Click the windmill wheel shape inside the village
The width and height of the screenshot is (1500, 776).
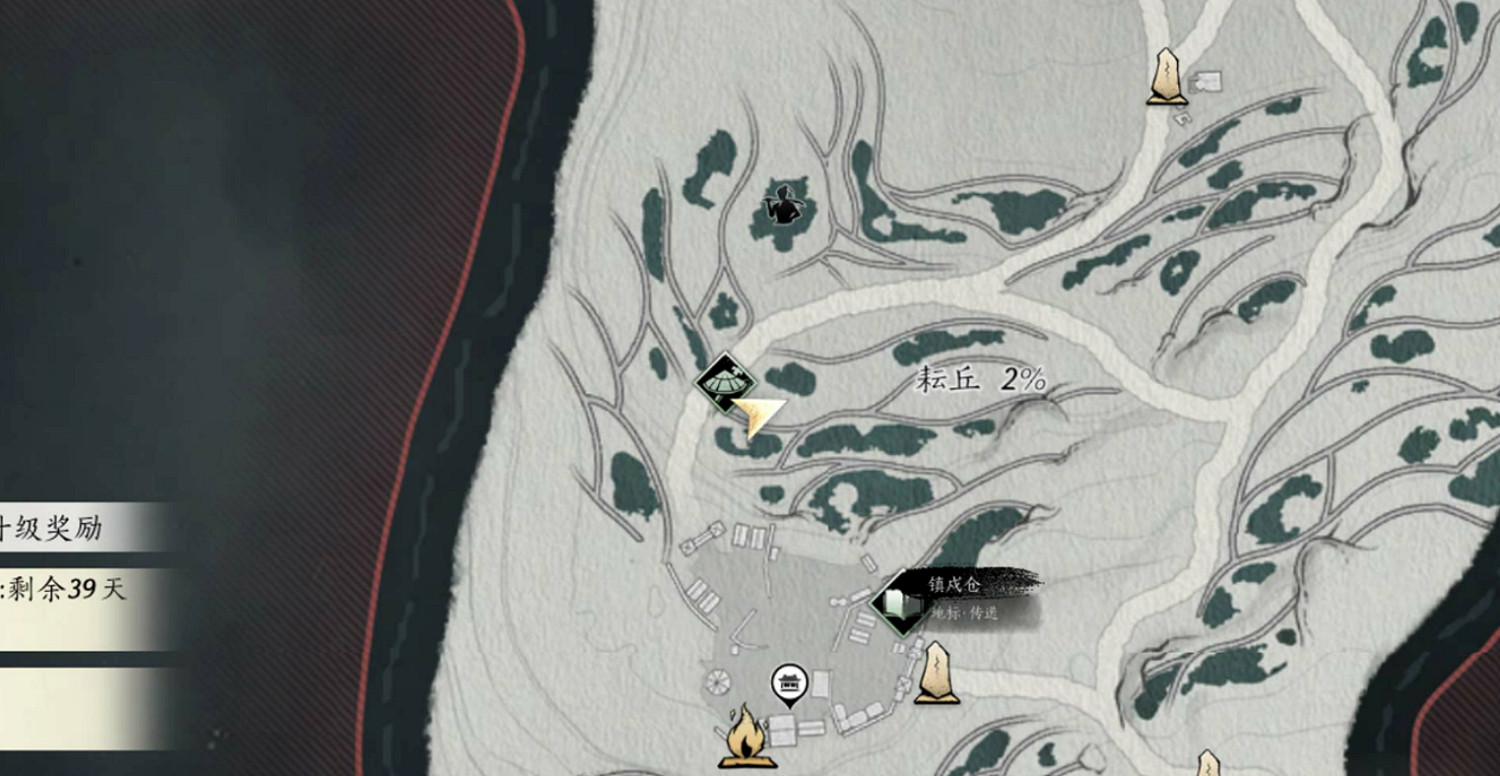point(717,682)
